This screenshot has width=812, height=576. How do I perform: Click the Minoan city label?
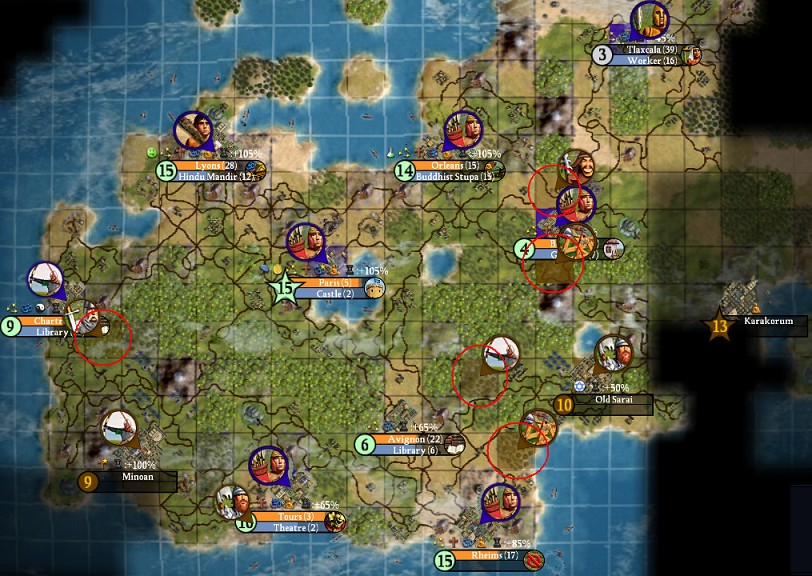click(x=138, y=478)
